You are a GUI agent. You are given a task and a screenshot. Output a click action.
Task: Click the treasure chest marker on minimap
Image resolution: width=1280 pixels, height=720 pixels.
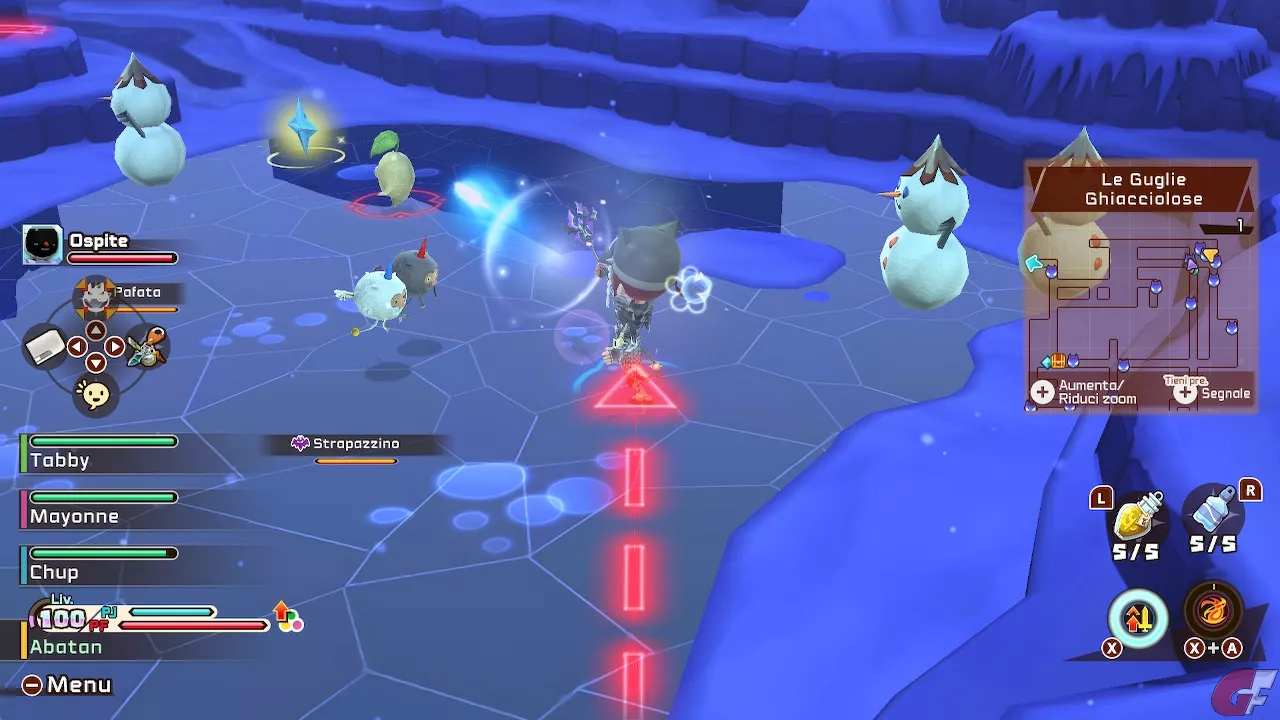pos(1057,361)
